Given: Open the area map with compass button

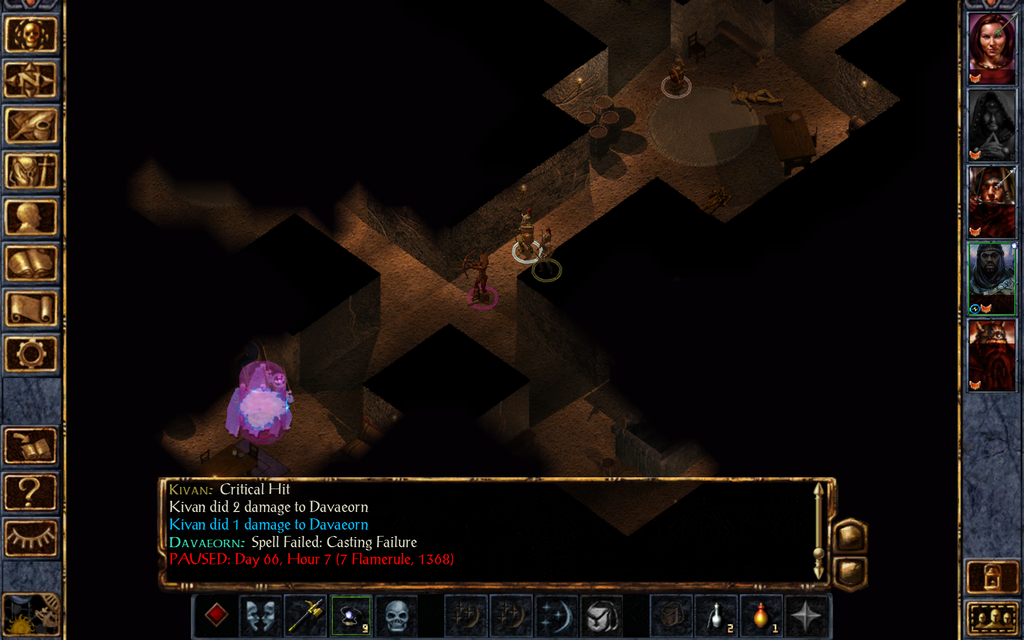Looking at the screenshot, I should click(x=31, y=79).
